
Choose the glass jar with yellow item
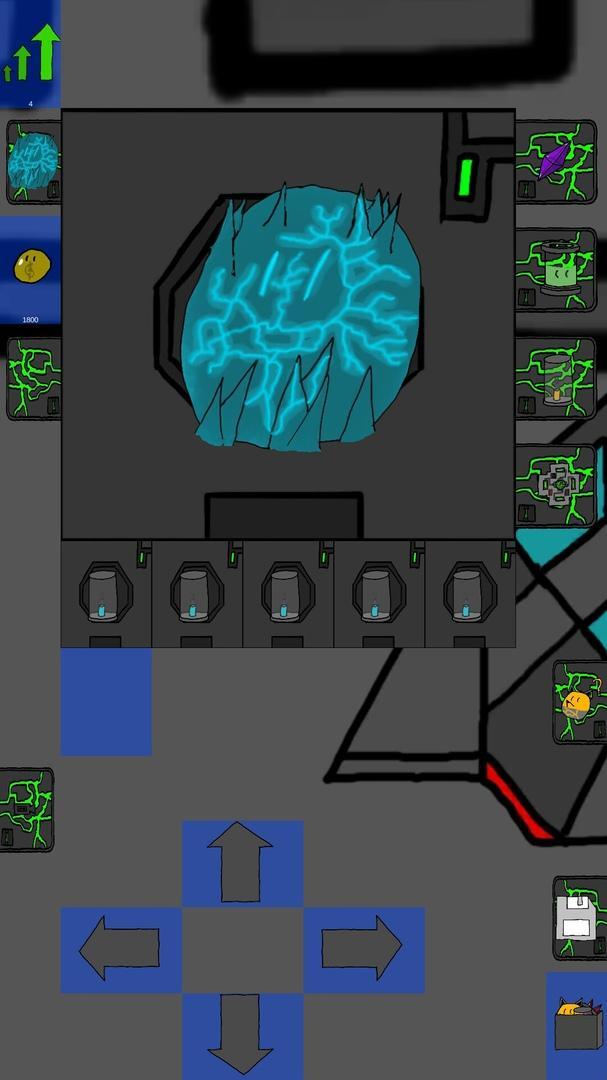(x=556, y=377)
